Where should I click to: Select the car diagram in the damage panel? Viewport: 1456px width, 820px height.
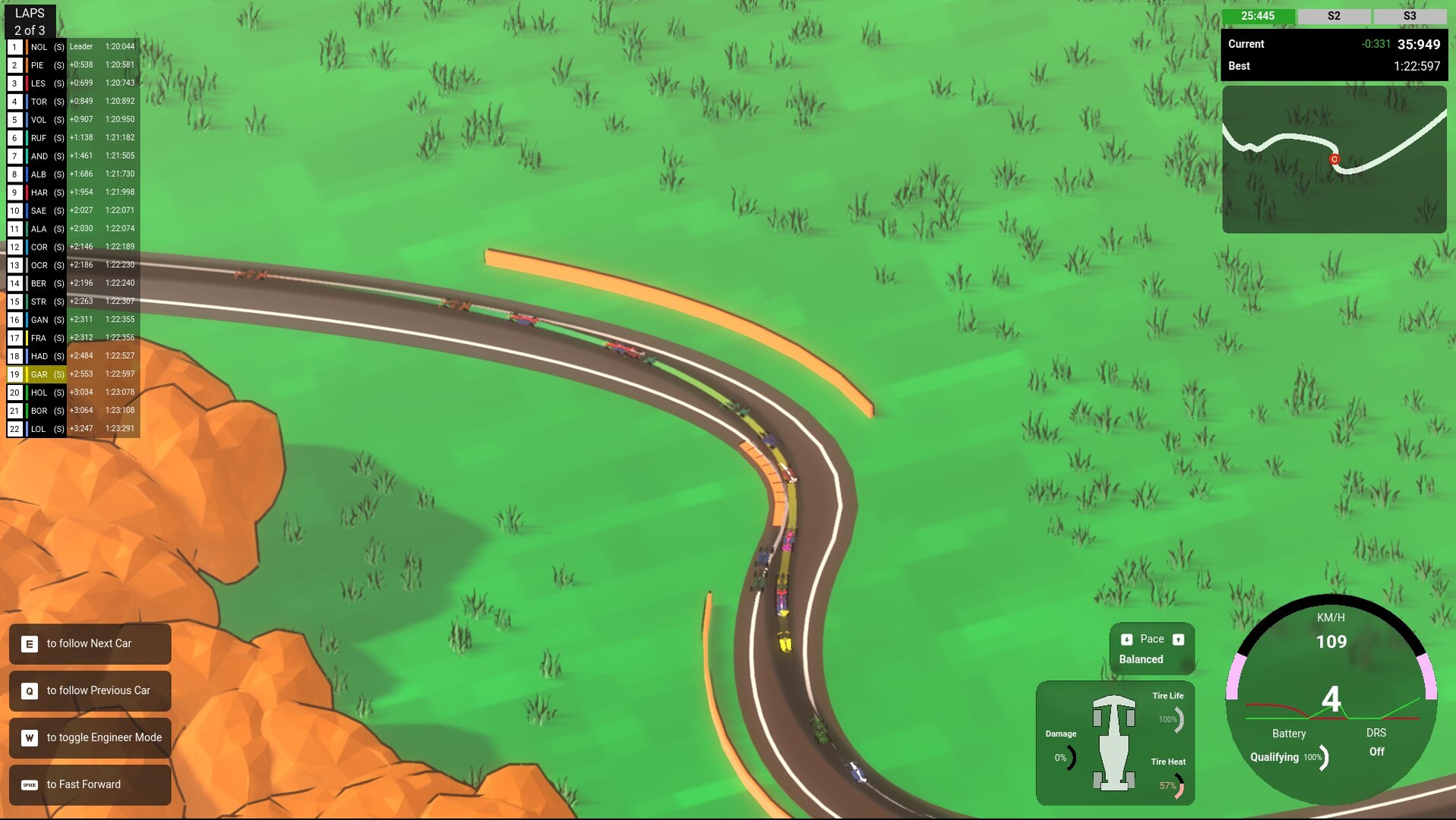click(x=1115, y=744)
